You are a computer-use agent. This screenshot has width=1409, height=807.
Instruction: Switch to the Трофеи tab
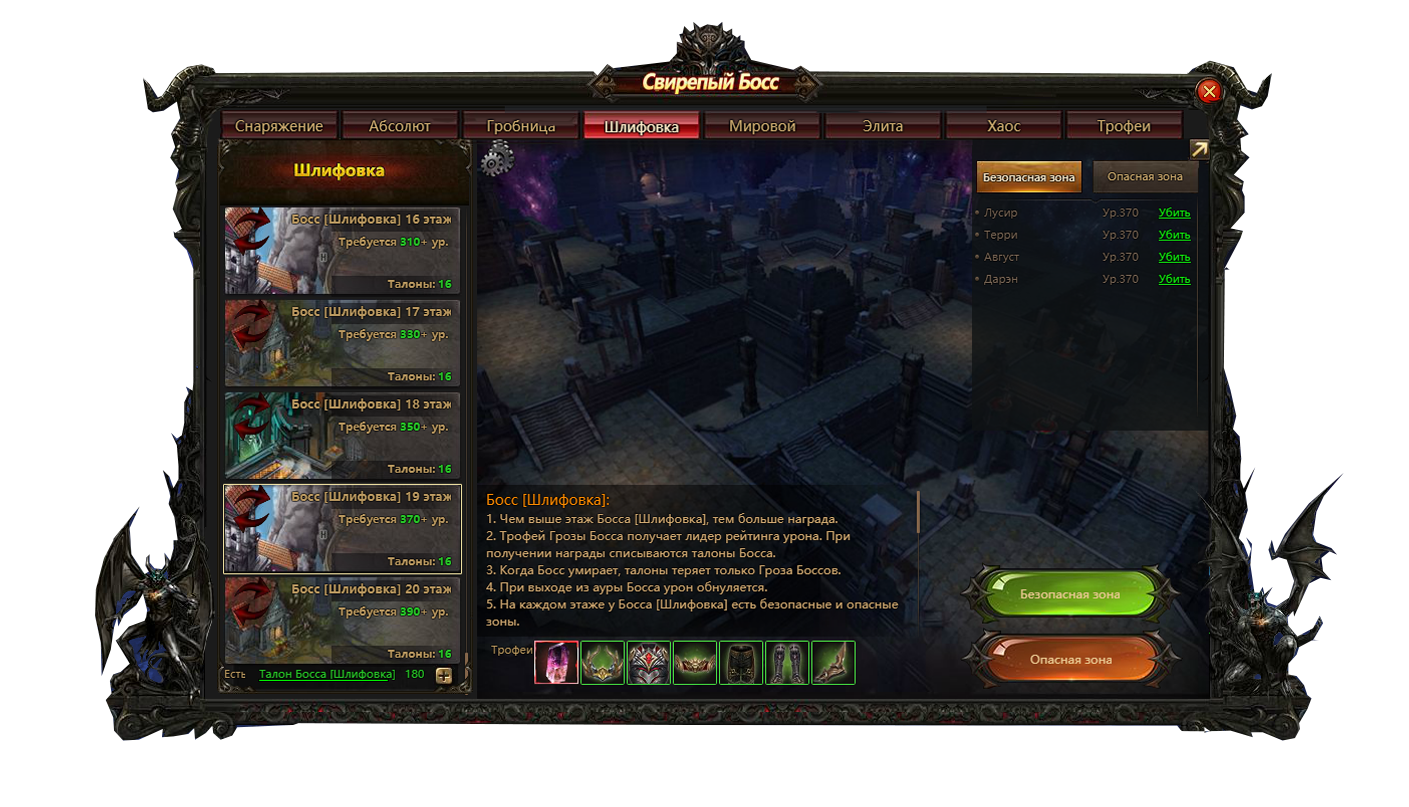point(1124,126)
